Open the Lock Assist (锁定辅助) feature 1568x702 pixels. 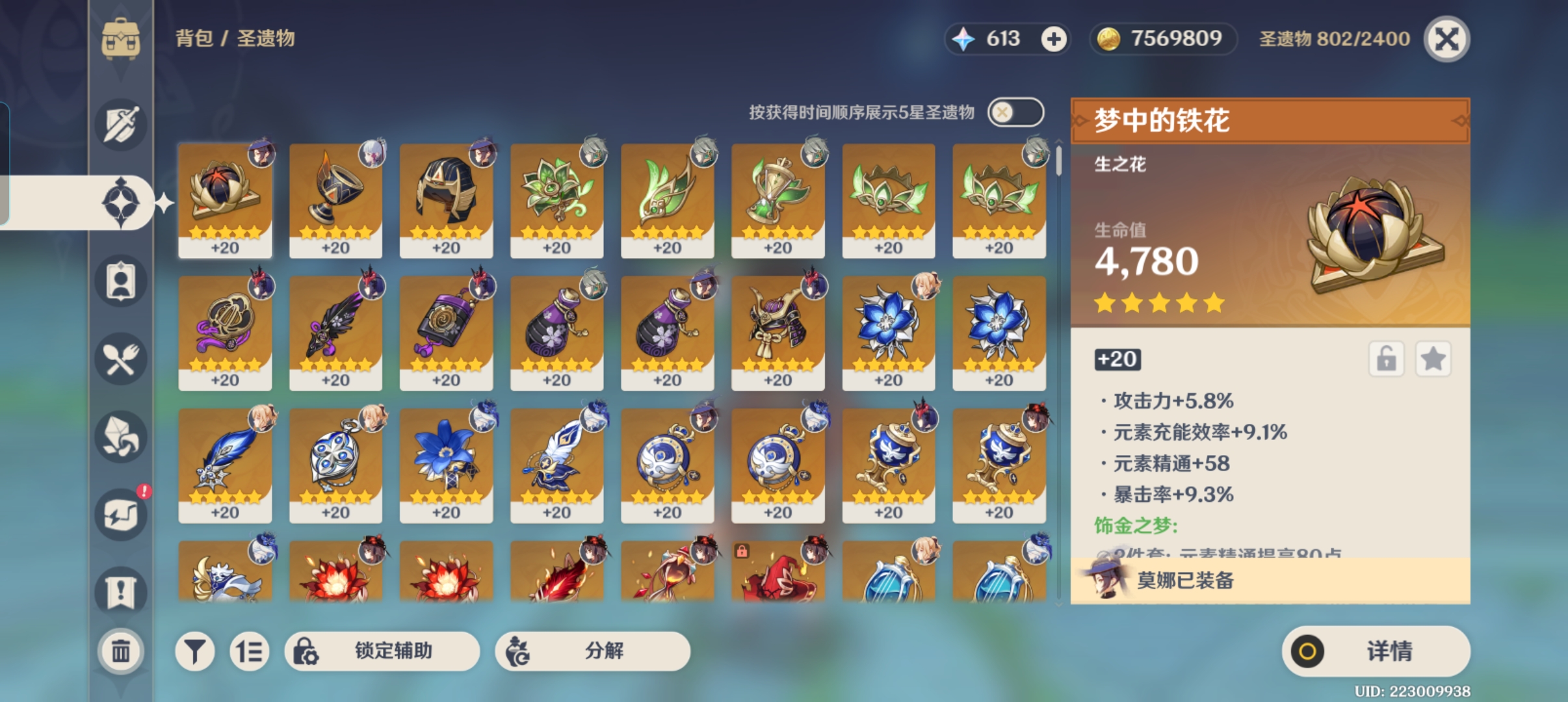(x=382, y=651)
